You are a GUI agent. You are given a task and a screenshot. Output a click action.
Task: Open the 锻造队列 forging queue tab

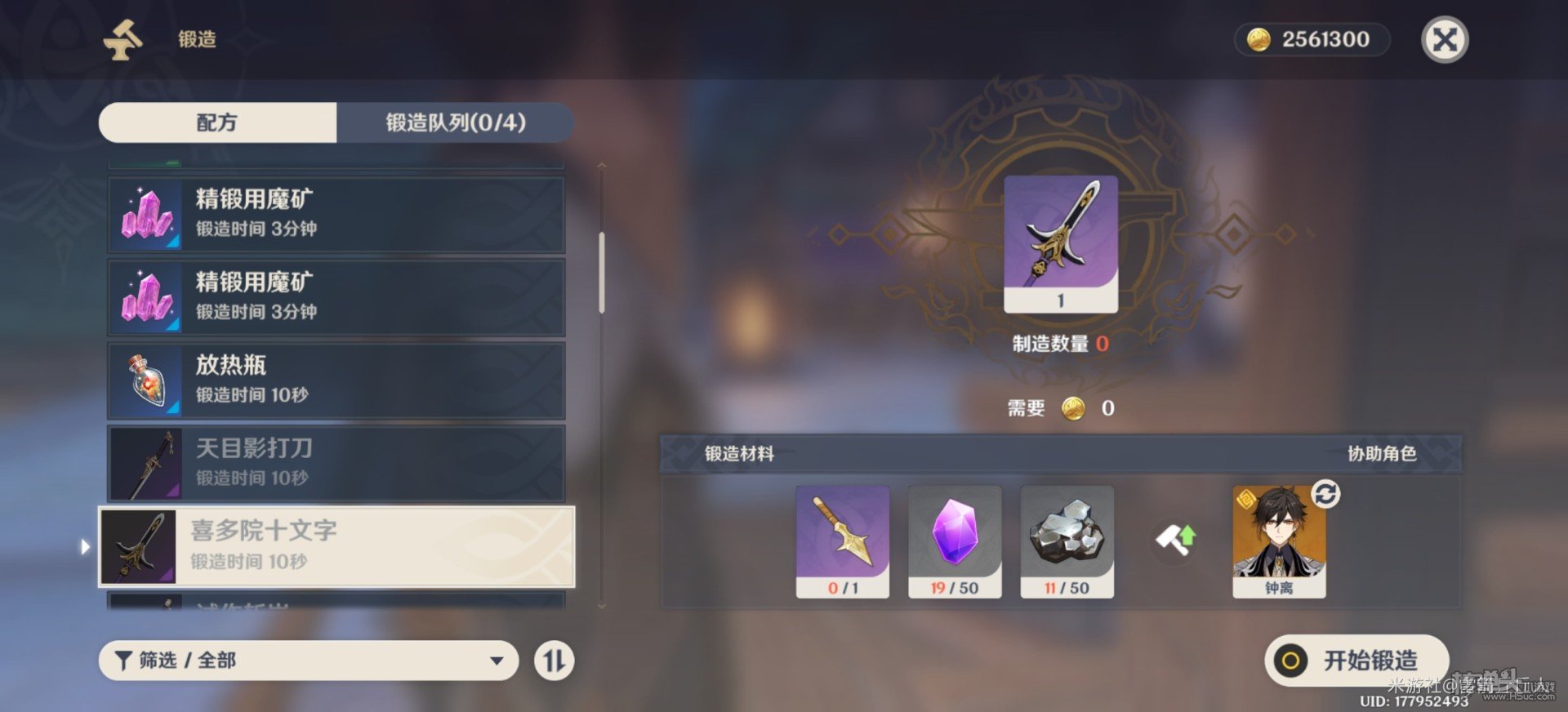point(455,122)
